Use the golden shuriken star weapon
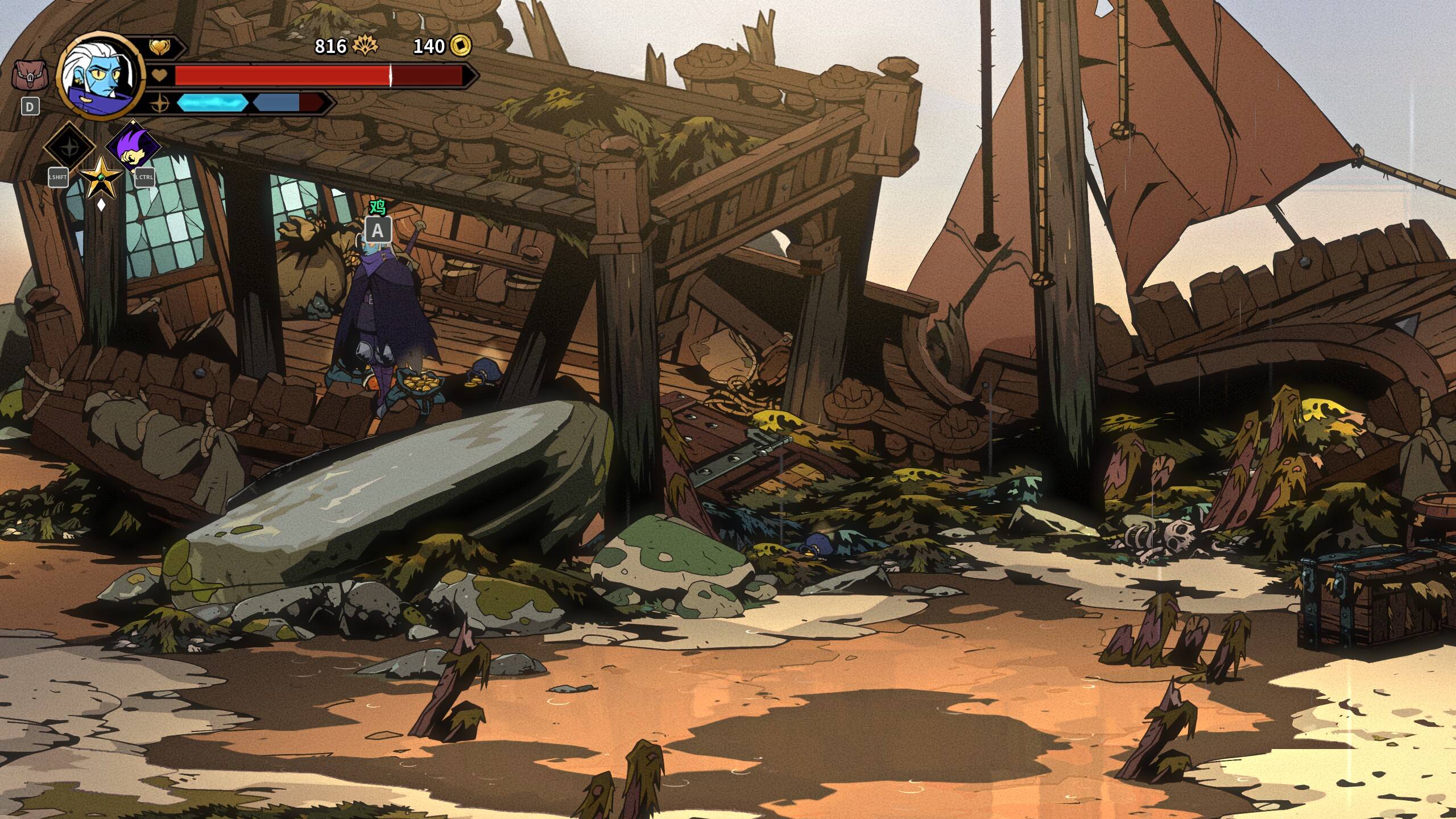This screenshot has height=819, width=1456. 101,177
